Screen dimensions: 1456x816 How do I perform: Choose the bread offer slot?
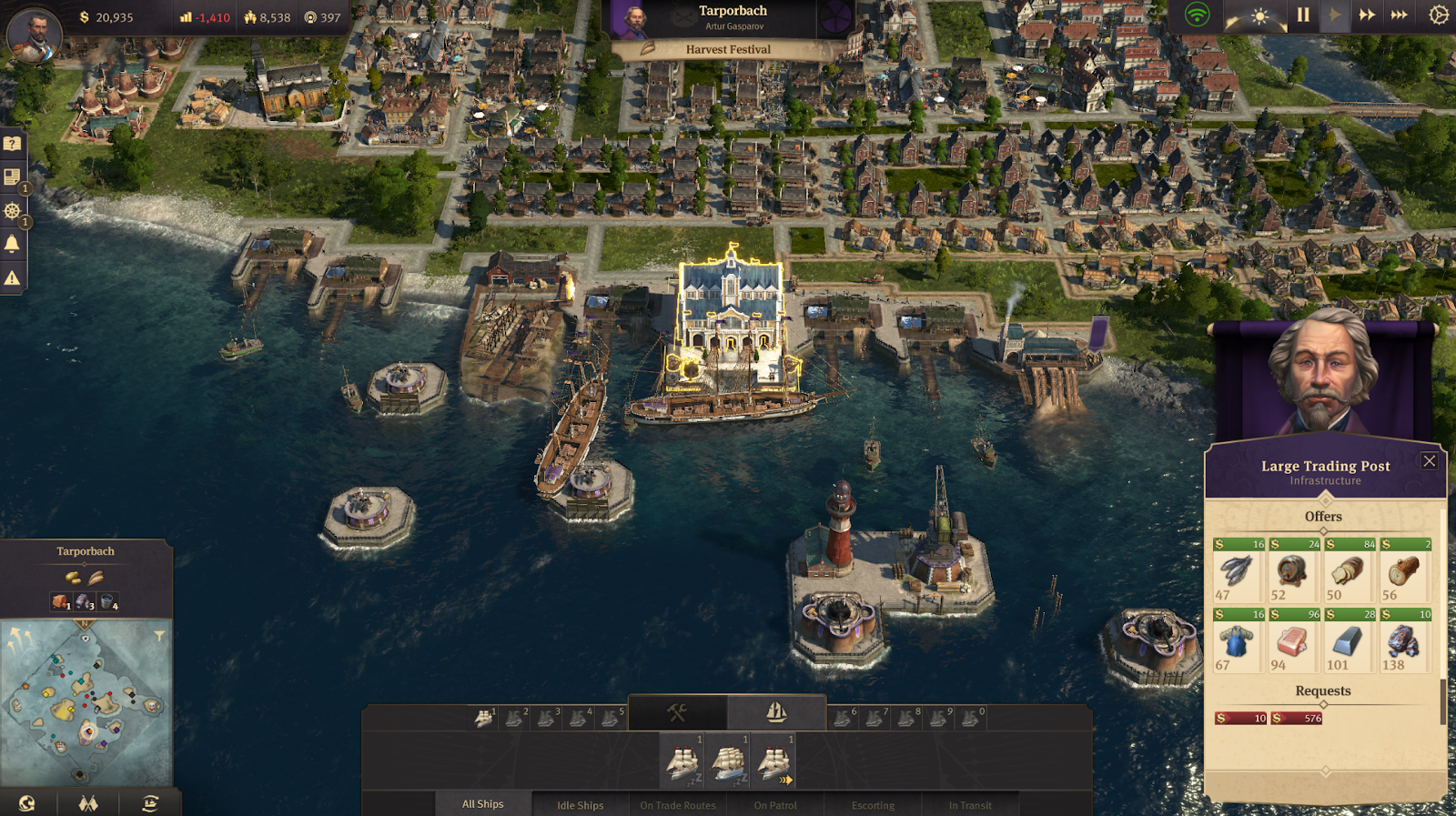pyautogui.click(x=1350, y=571)
